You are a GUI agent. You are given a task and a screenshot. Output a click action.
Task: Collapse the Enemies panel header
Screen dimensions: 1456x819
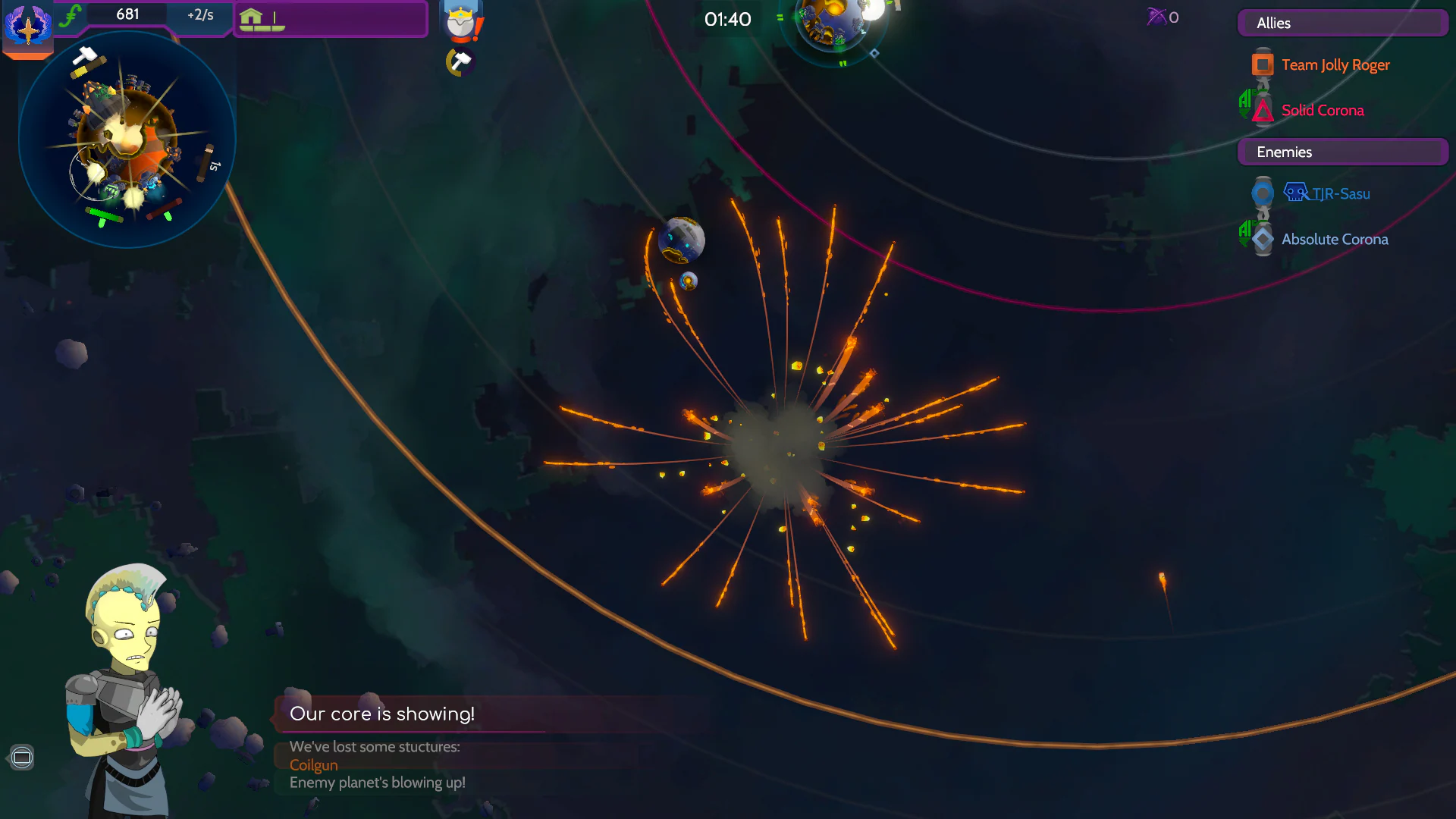[1341, 152]
